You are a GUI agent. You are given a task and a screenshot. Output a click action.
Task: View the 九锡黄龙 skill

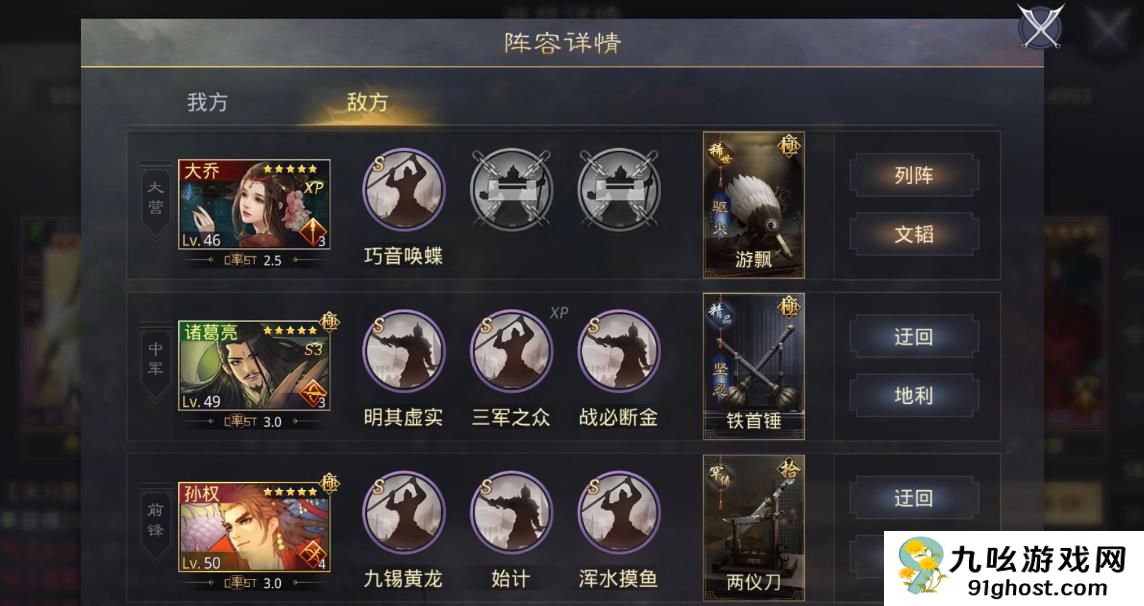(403, 512)
